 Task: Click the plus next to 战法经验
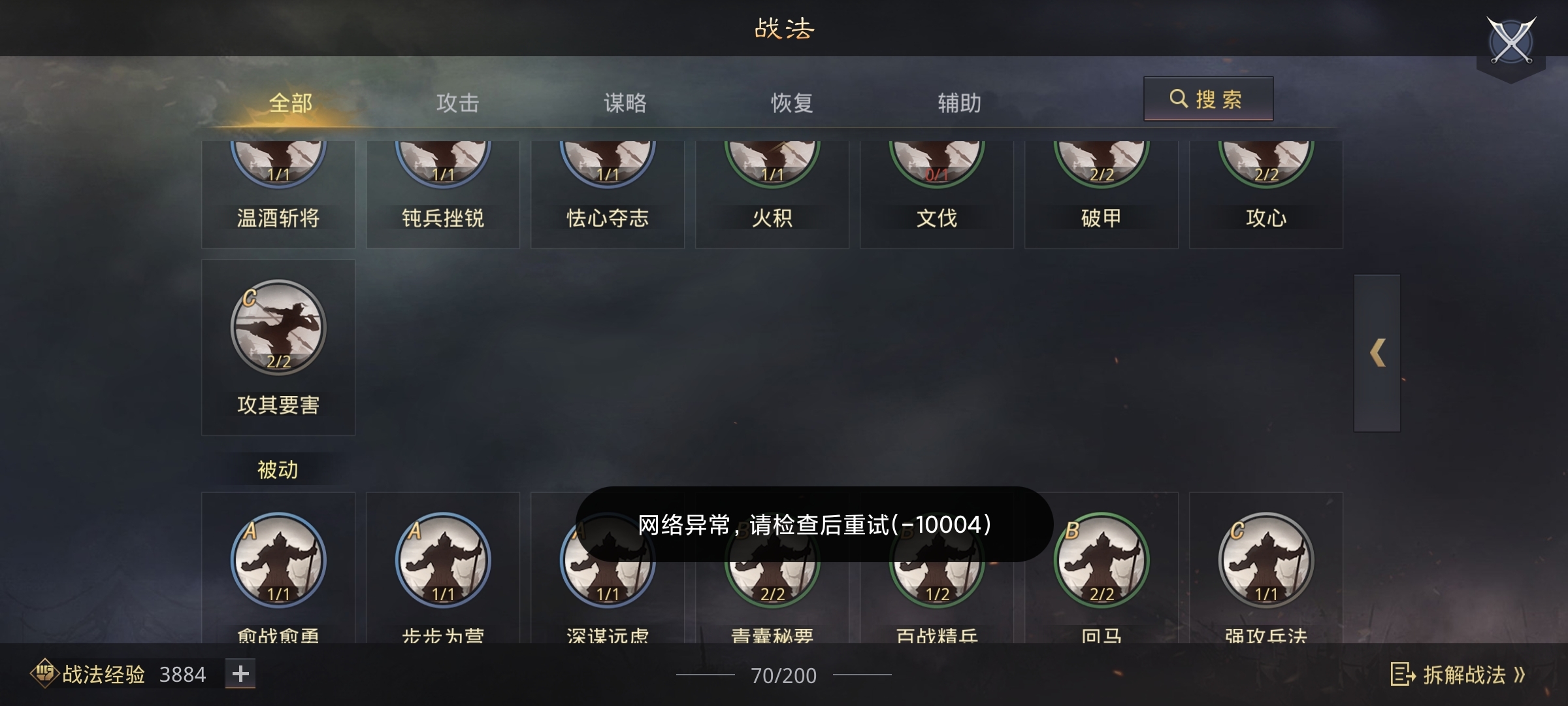240,673
